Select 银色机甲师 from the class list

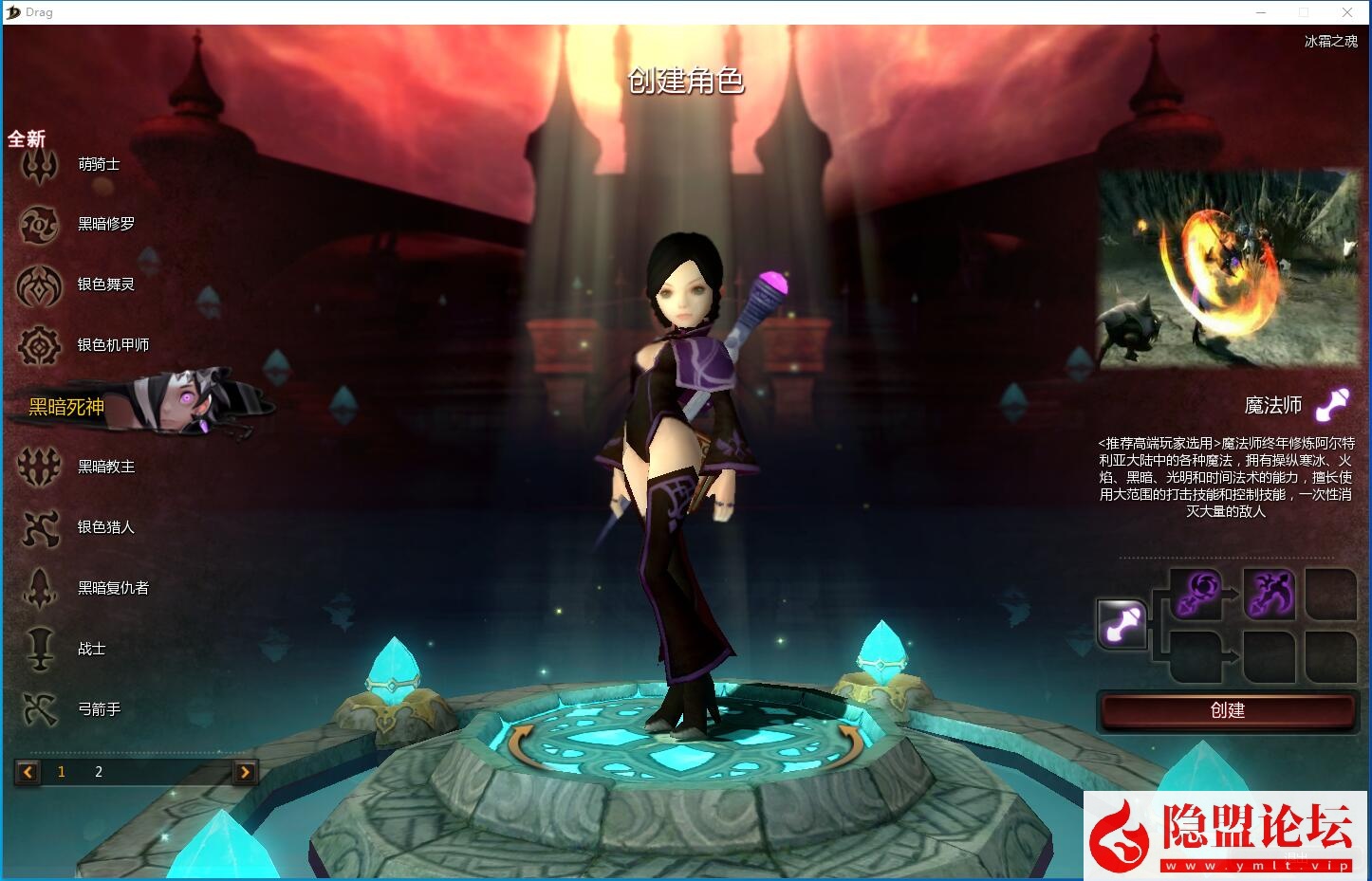tap(112, 345)
